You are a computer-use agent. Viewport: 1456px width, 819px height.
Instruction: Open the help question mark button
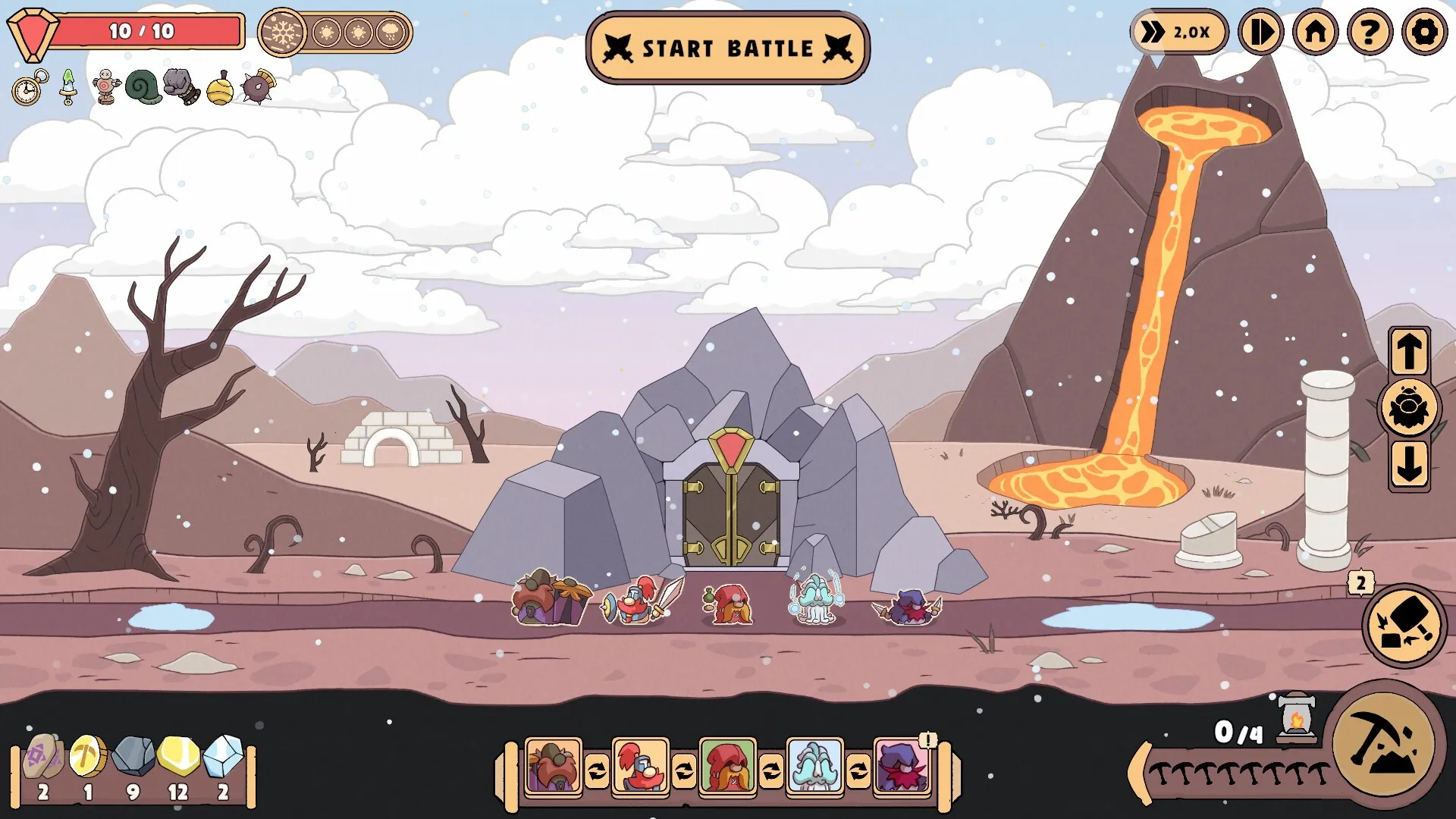pyautogui.click(x=1370, y=33)
